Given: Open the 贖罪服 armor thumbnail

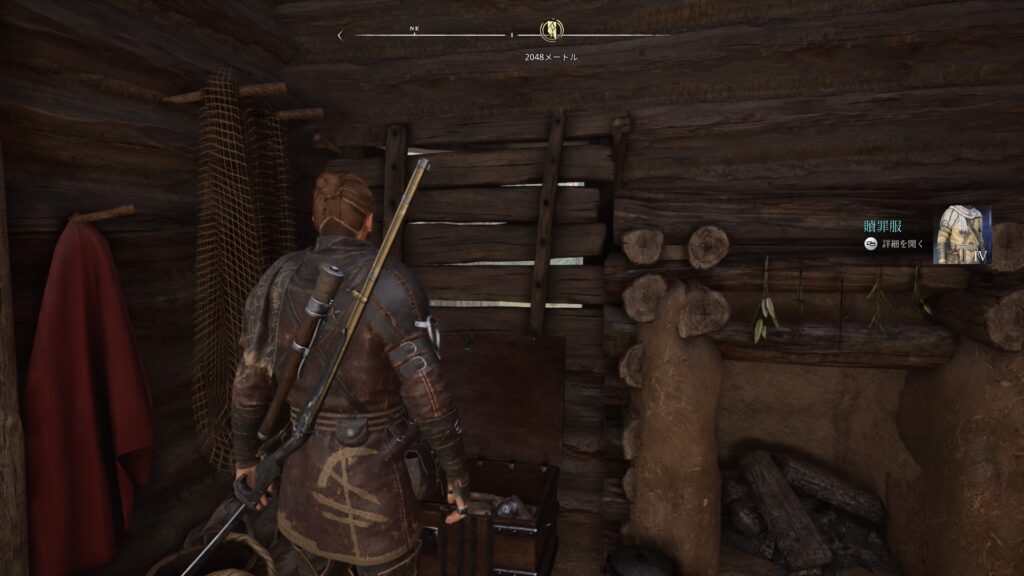Looking at the screenshot, I should pyautogui.click(x=961, y=236).
